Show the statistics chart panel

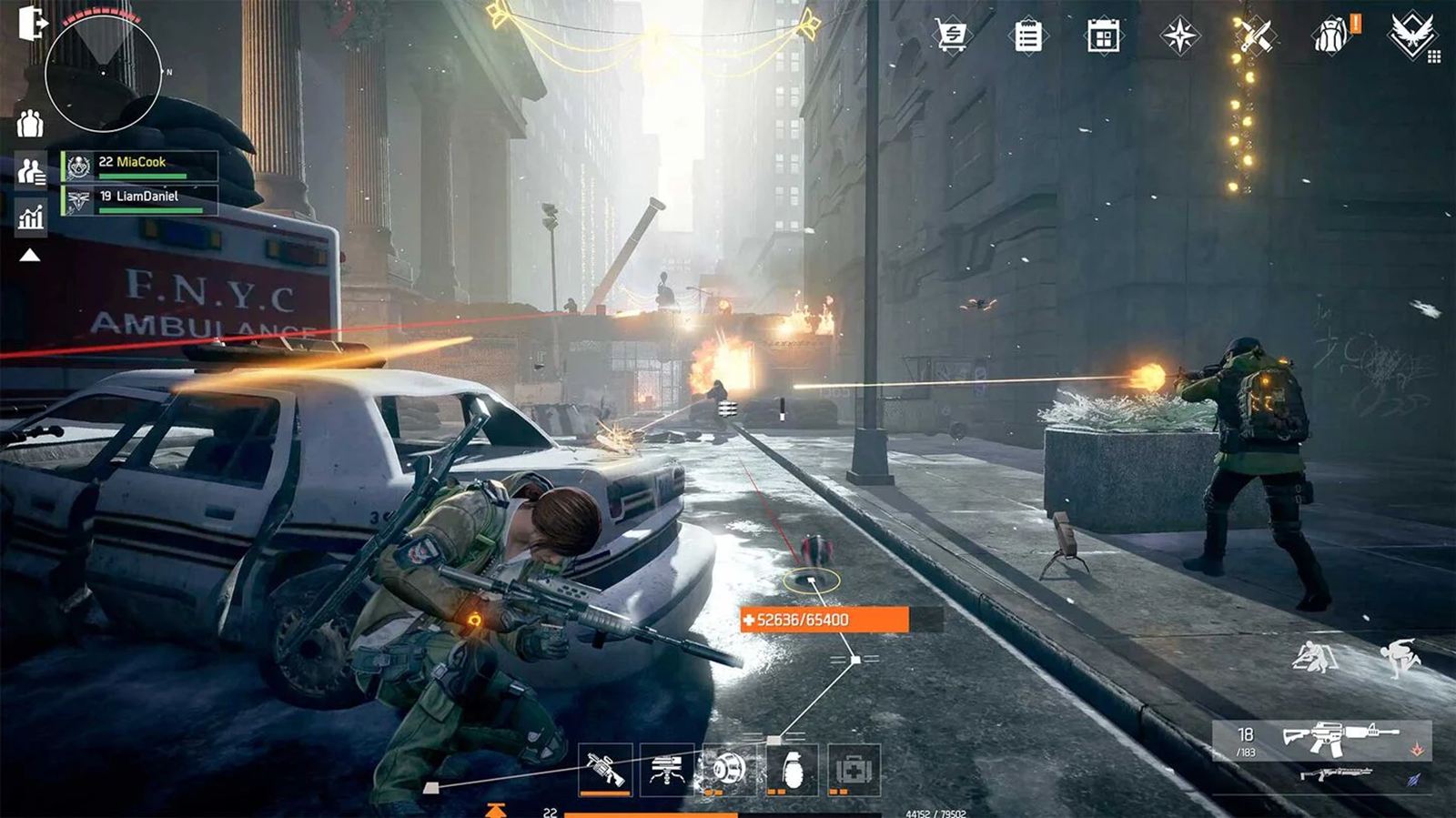[31, 217]
